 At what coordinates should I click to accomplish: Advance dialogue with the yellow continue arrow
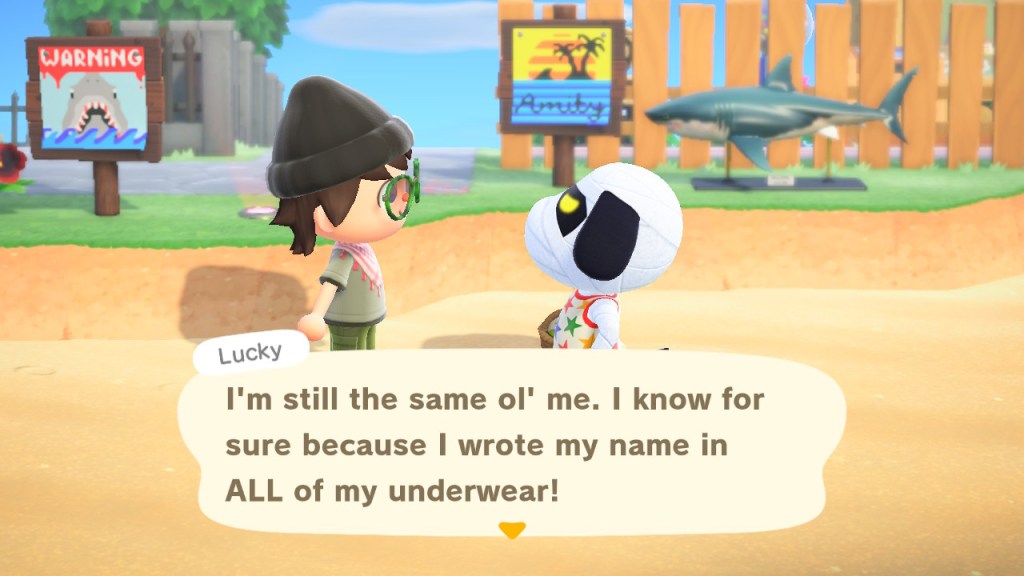coord(511,531)
